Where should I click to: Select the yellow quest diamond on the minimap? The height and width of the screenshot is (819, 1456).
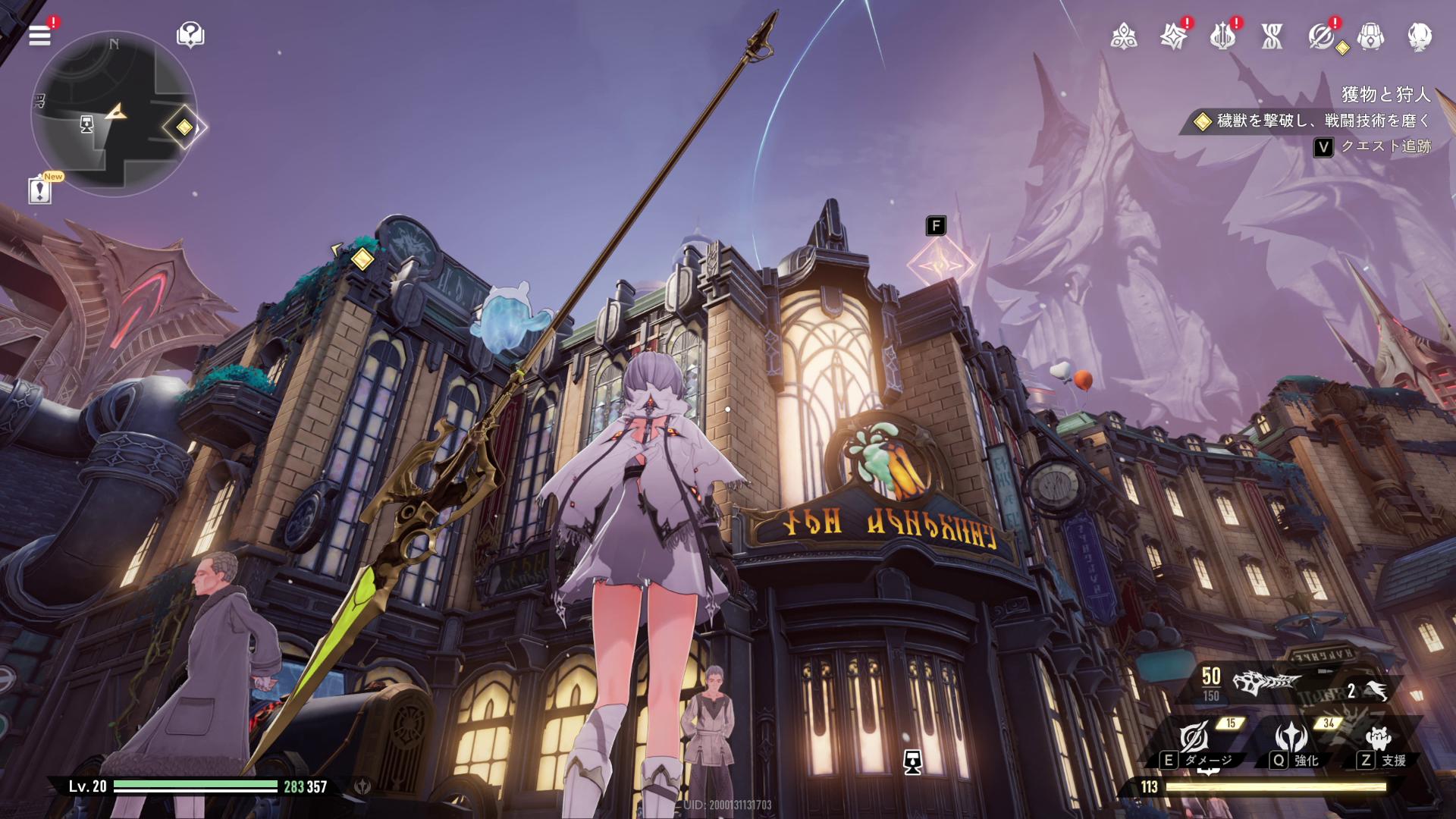coord(184,127)
